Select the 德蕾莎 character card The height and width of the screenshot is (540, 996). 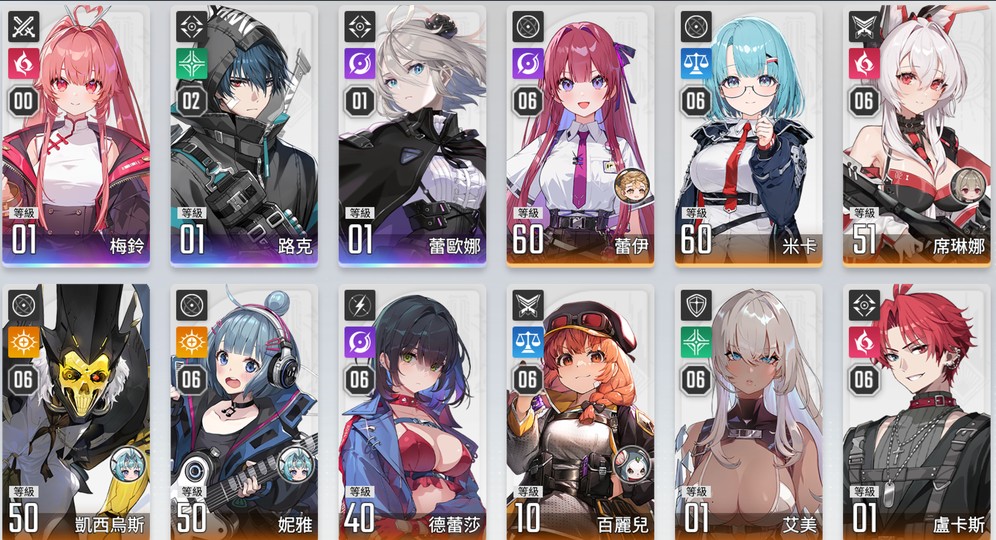[412, 410]
